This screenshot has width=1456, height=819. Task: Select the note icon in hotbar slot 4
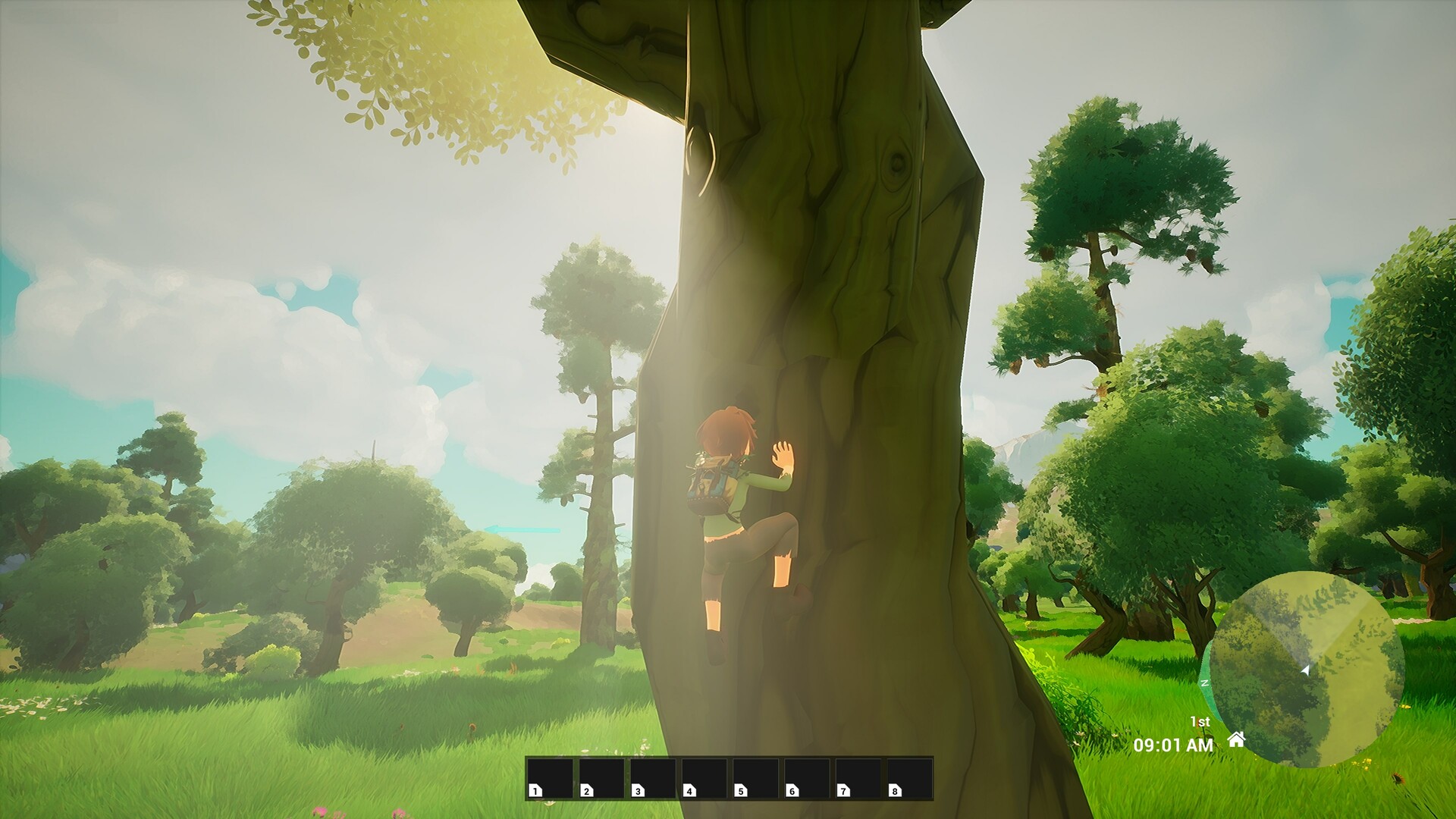689,790
